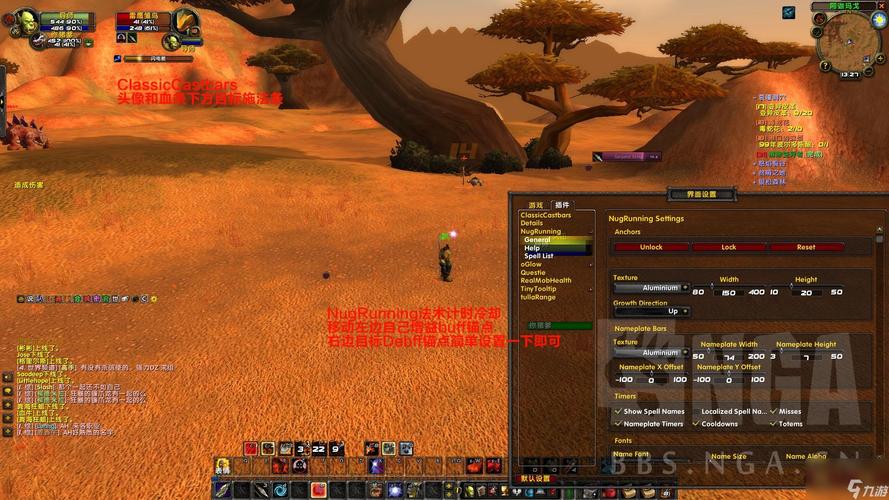Open the Details addon settings
This screenshot has width=889, height=500.
pyautogui.click(x=532, y=223)
